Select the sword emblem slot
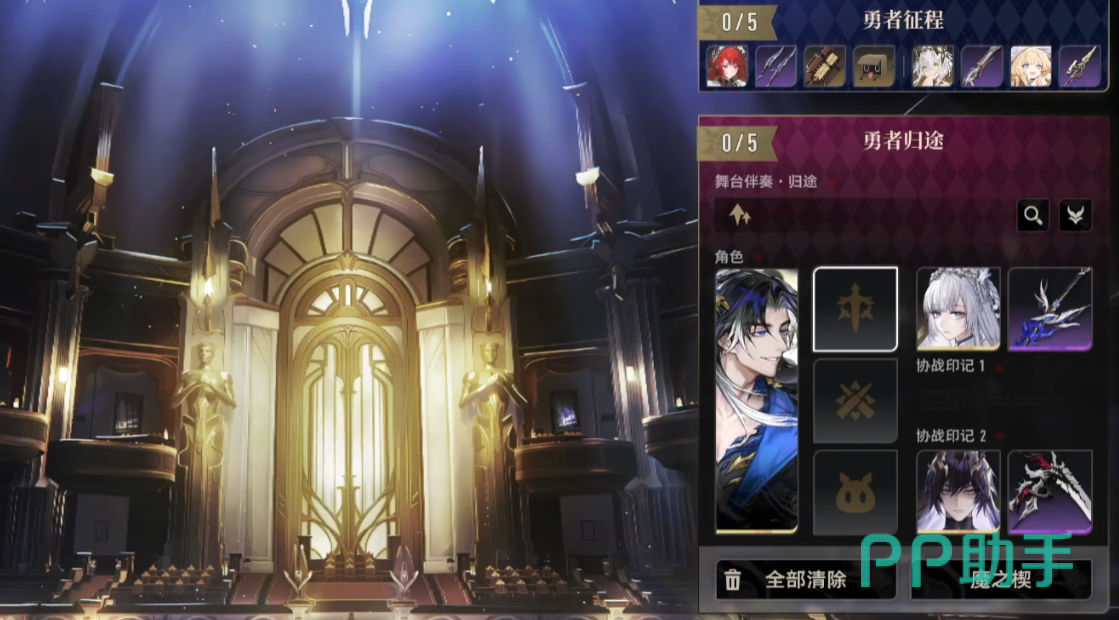Viewport: 1119px width, 620px height. click(x=855, y=309)
